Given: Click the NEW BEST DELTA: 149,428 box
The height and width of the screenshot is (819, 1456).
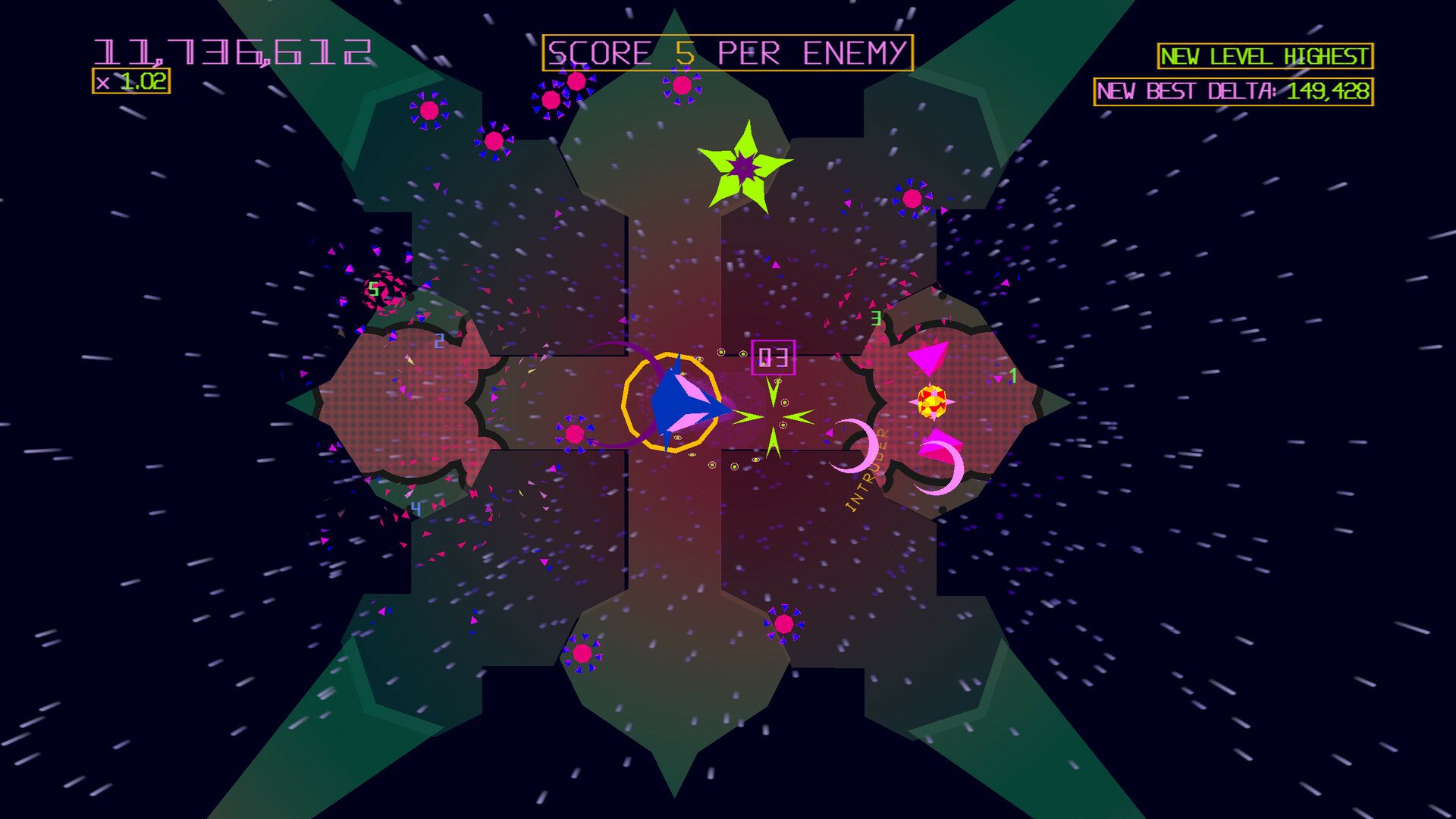Looking at the screenshot, I should 1234,91.
